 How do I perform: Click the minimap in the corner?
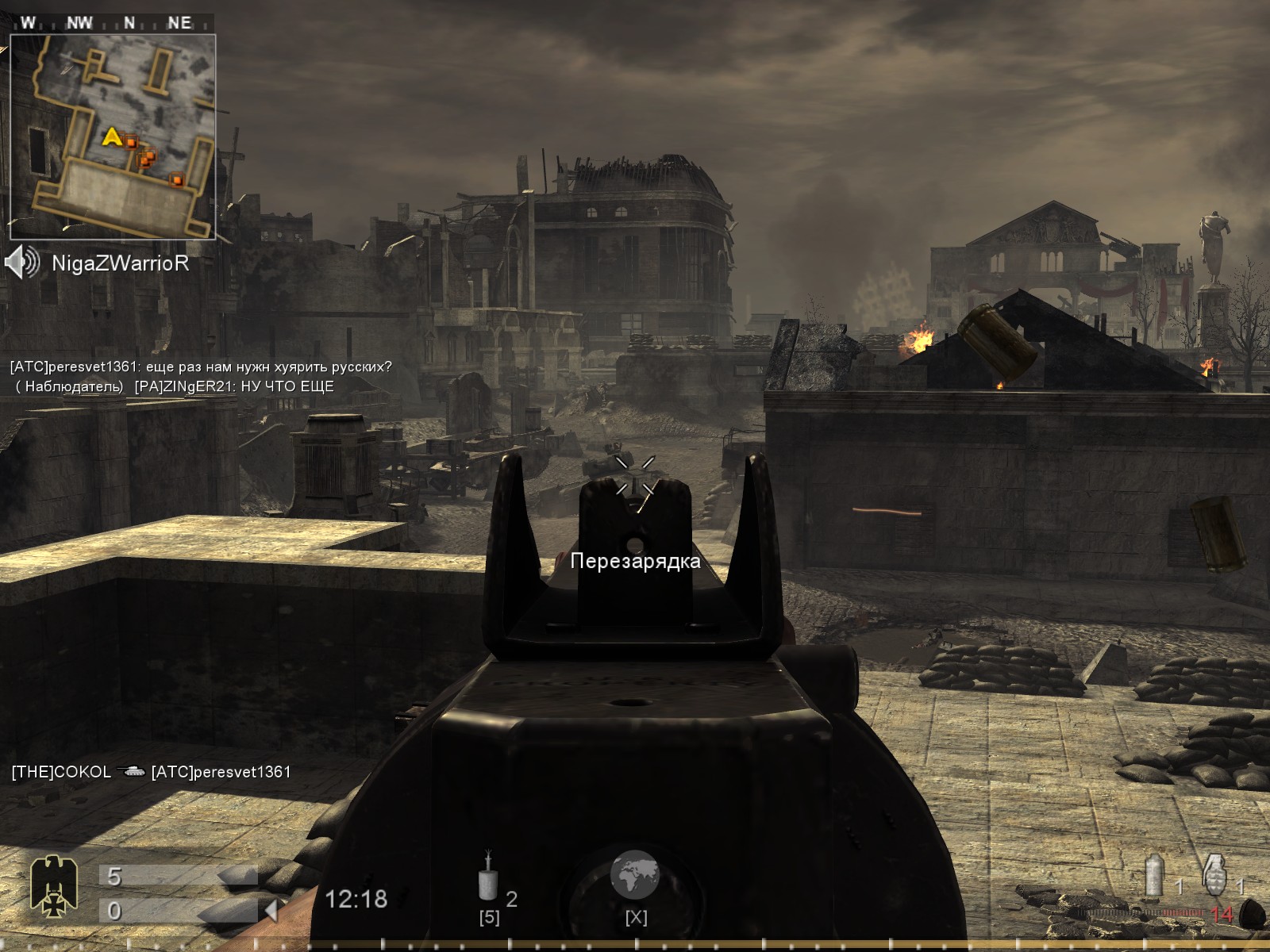click(x=113, y=136)
